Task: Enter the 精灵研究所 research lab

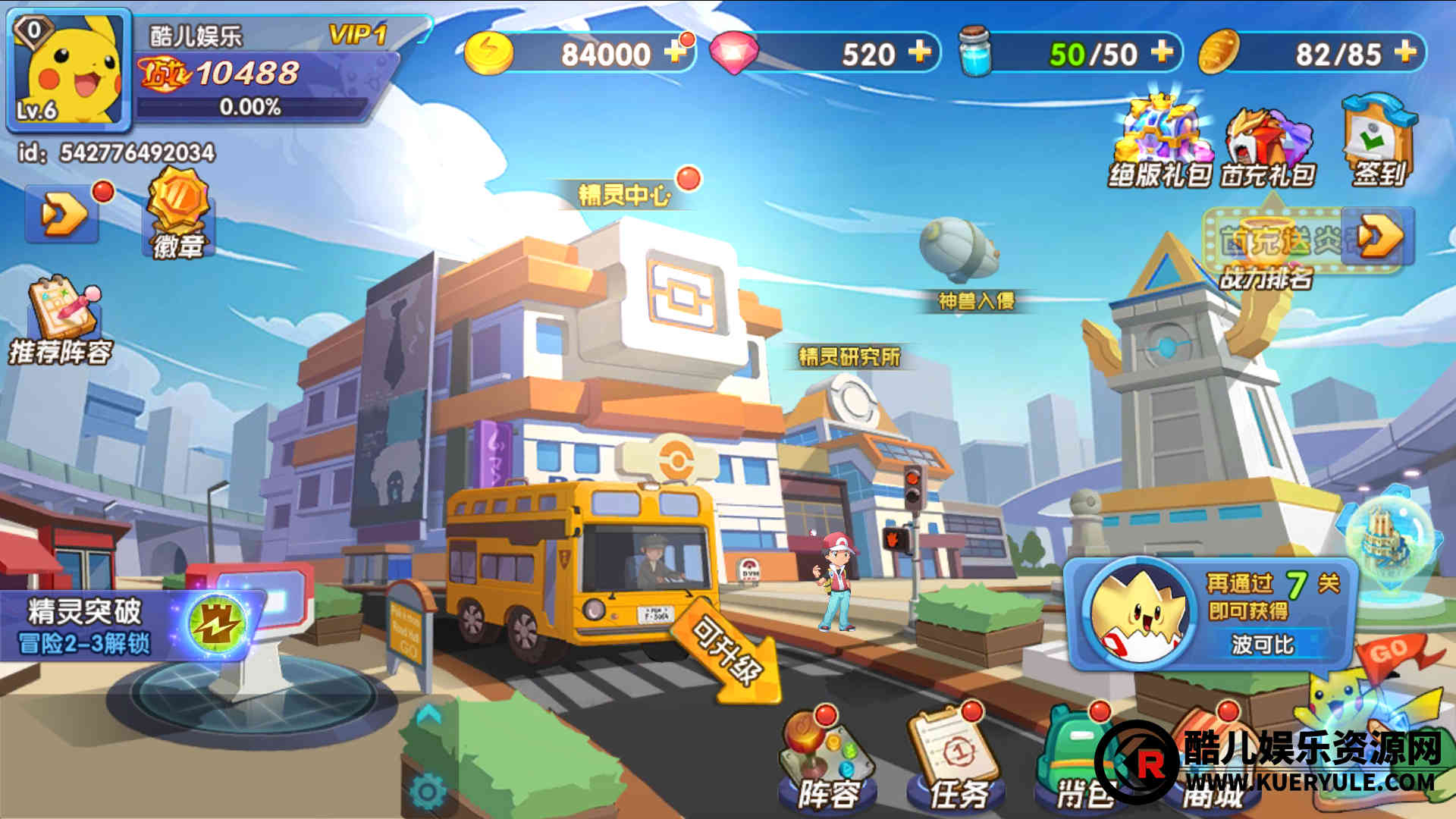Action: tap(849, 356)
